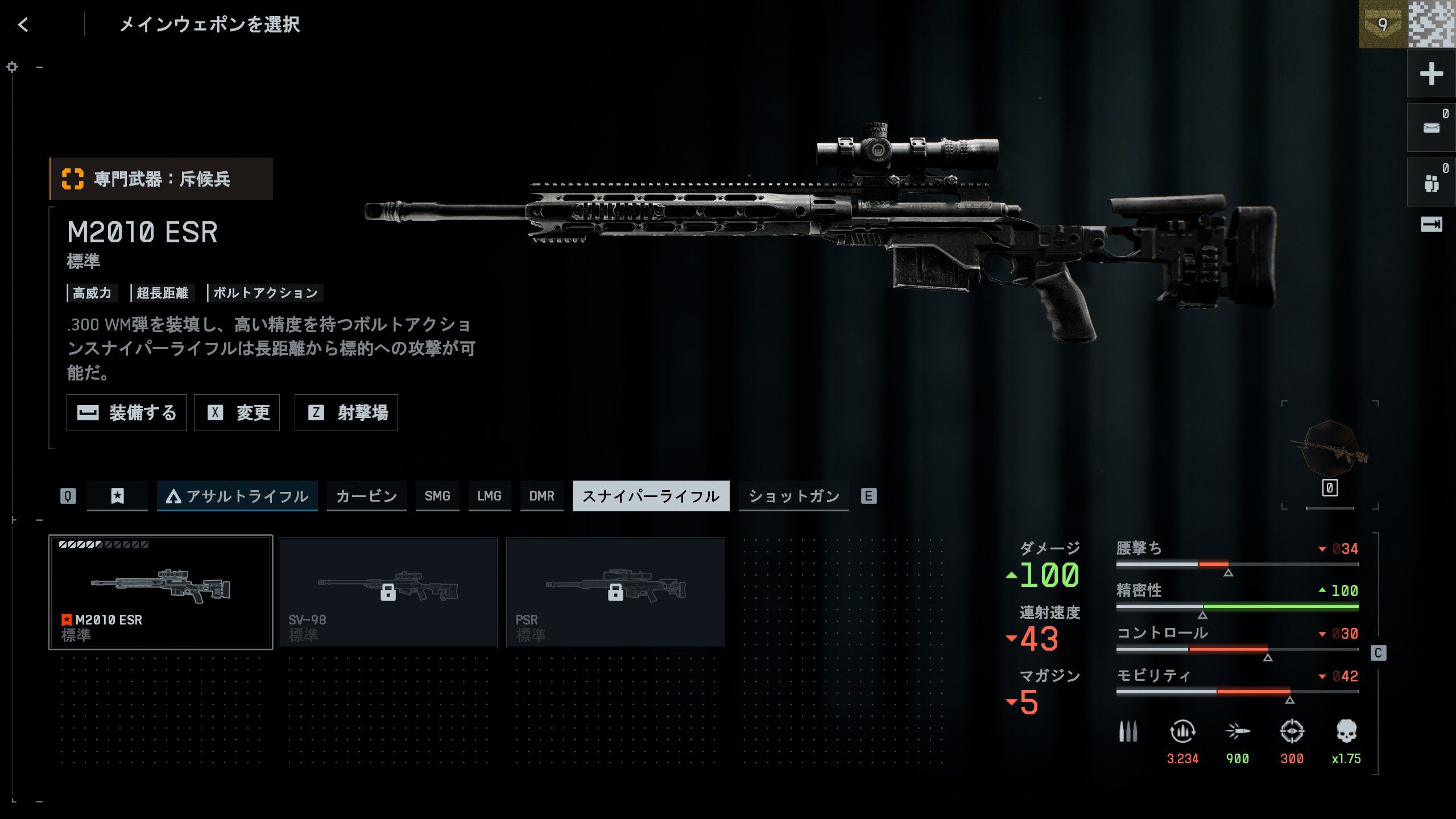Switch to the カービン tab

pyautogui.click(x=366, y=496)
